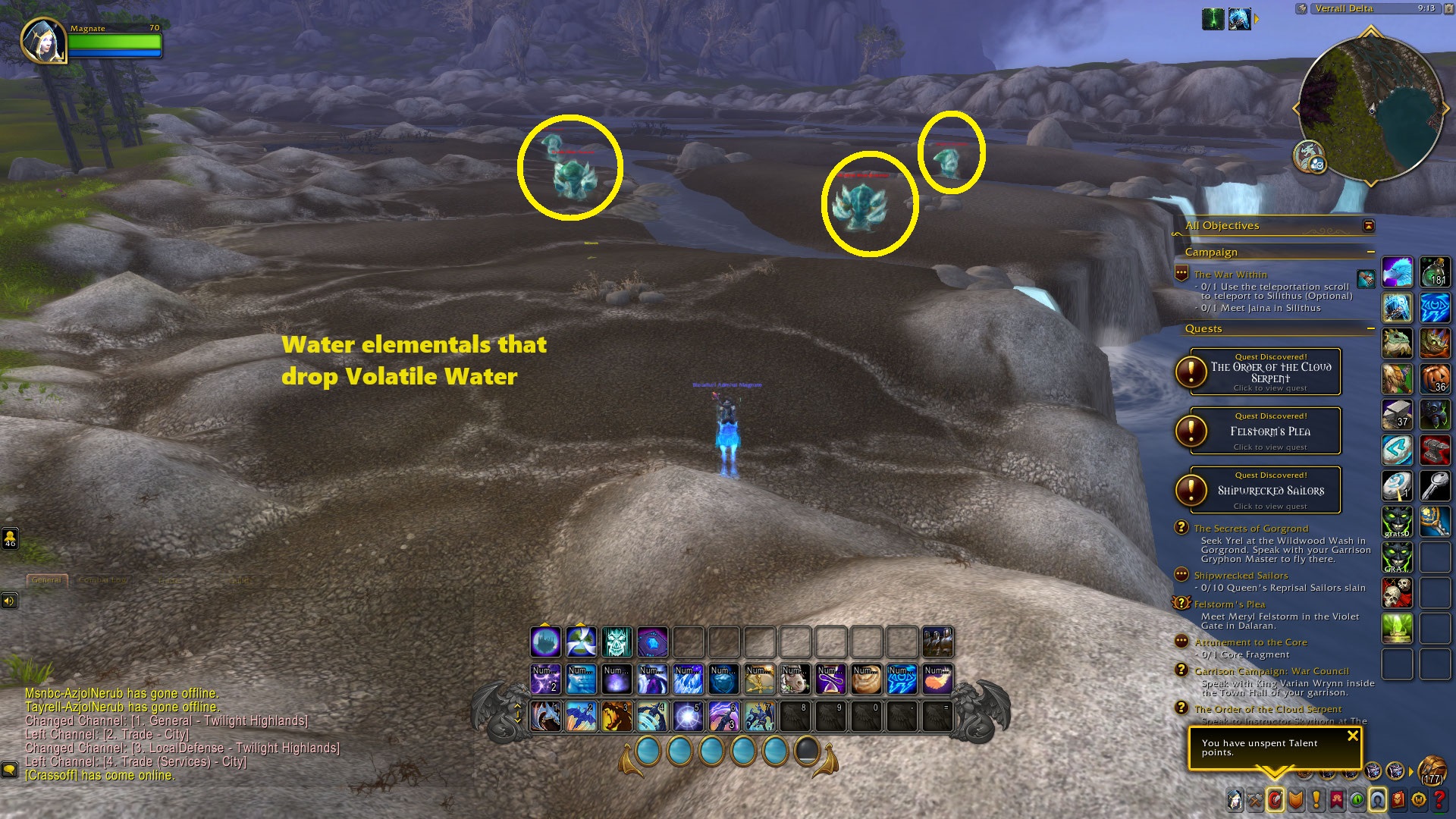Open the player portrait frame

click(x=43, y=40)
